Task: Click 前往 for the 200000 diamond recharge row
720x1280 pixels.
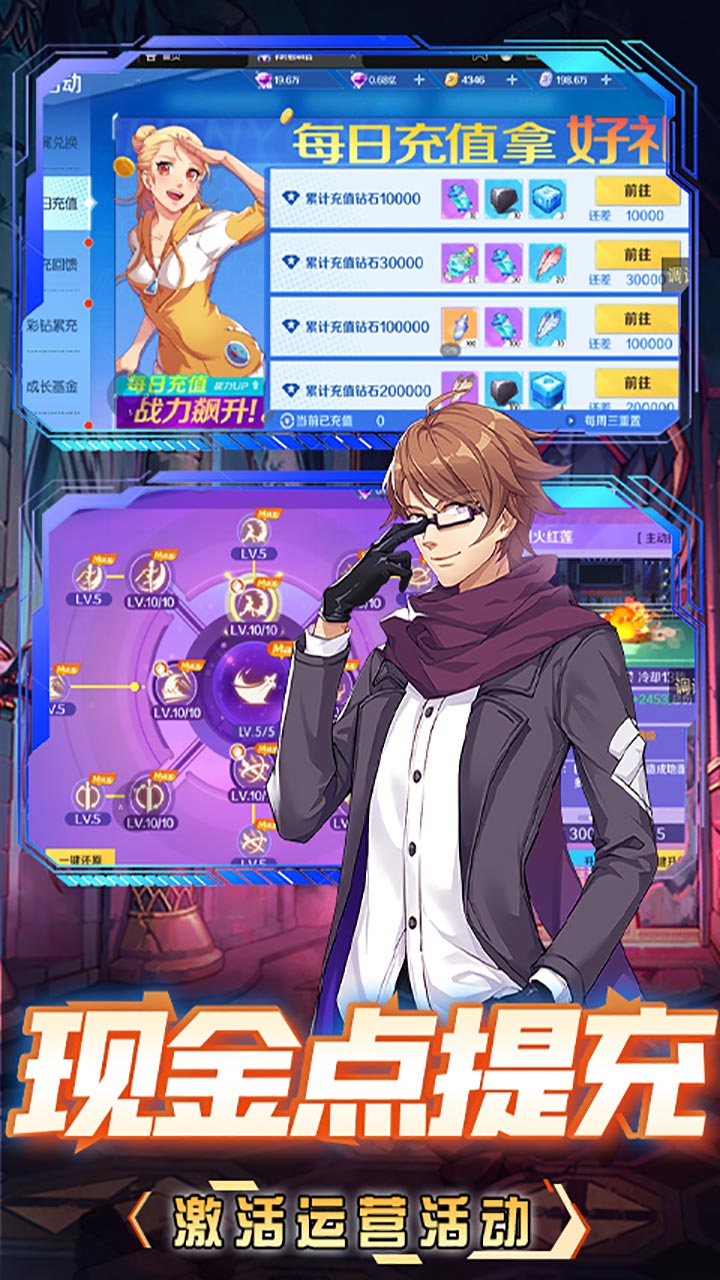Action: coord(637,382)
